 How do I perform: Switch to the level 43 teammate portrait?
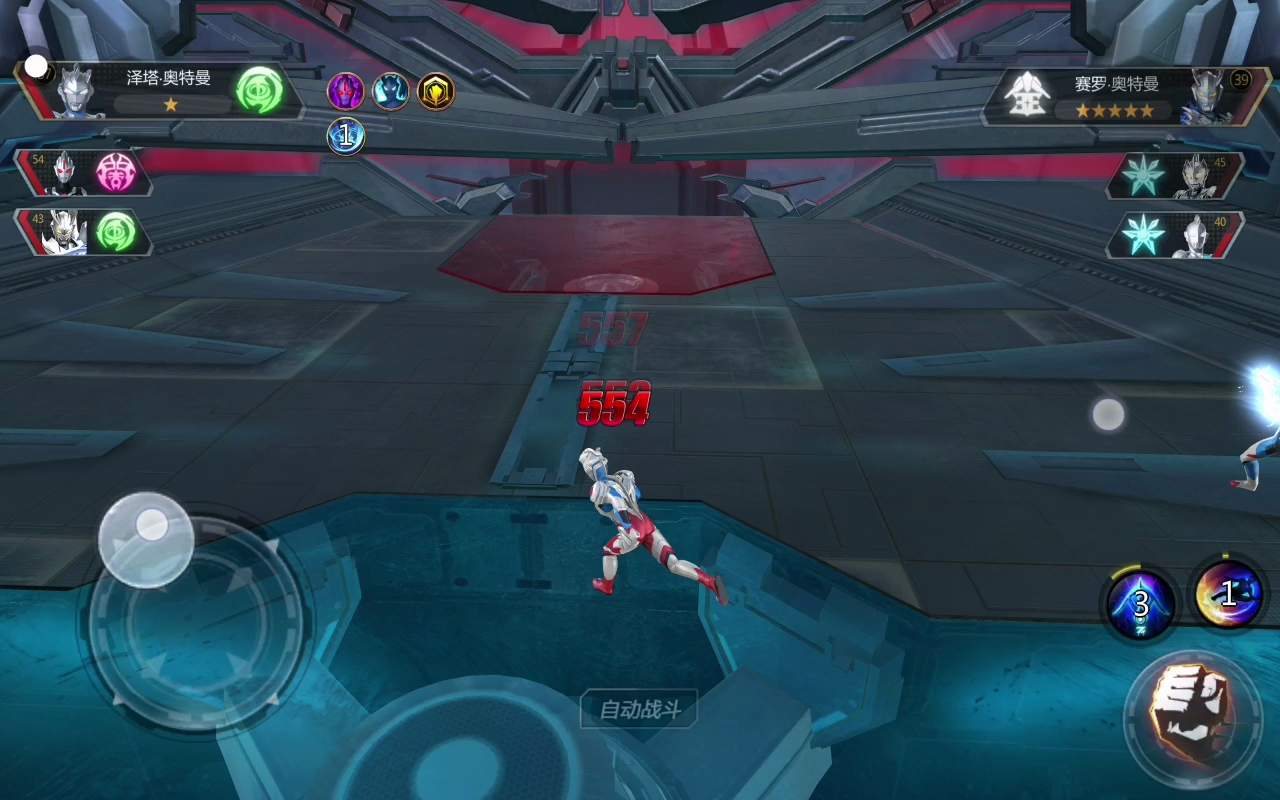point(67,232)
